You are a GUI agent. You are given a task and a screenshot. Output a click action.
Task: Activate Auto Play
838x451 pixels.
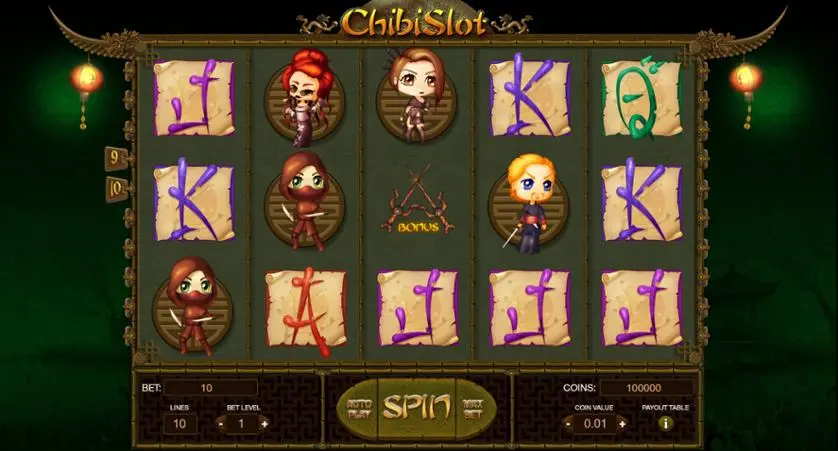(x=358, y=407)
